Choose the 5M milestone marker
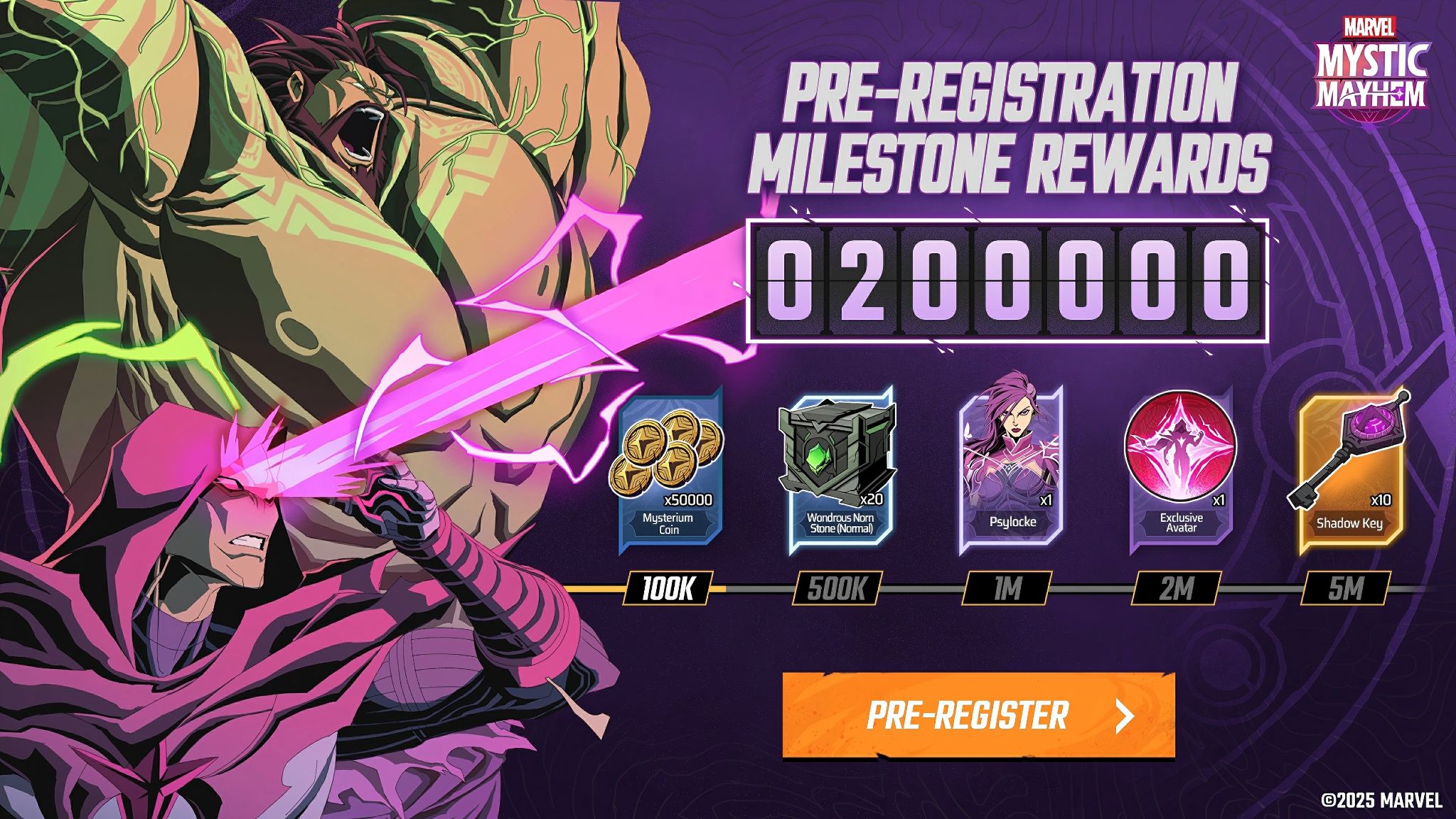The height and width of the screenshot is (819, 1456). [1345, 589]
